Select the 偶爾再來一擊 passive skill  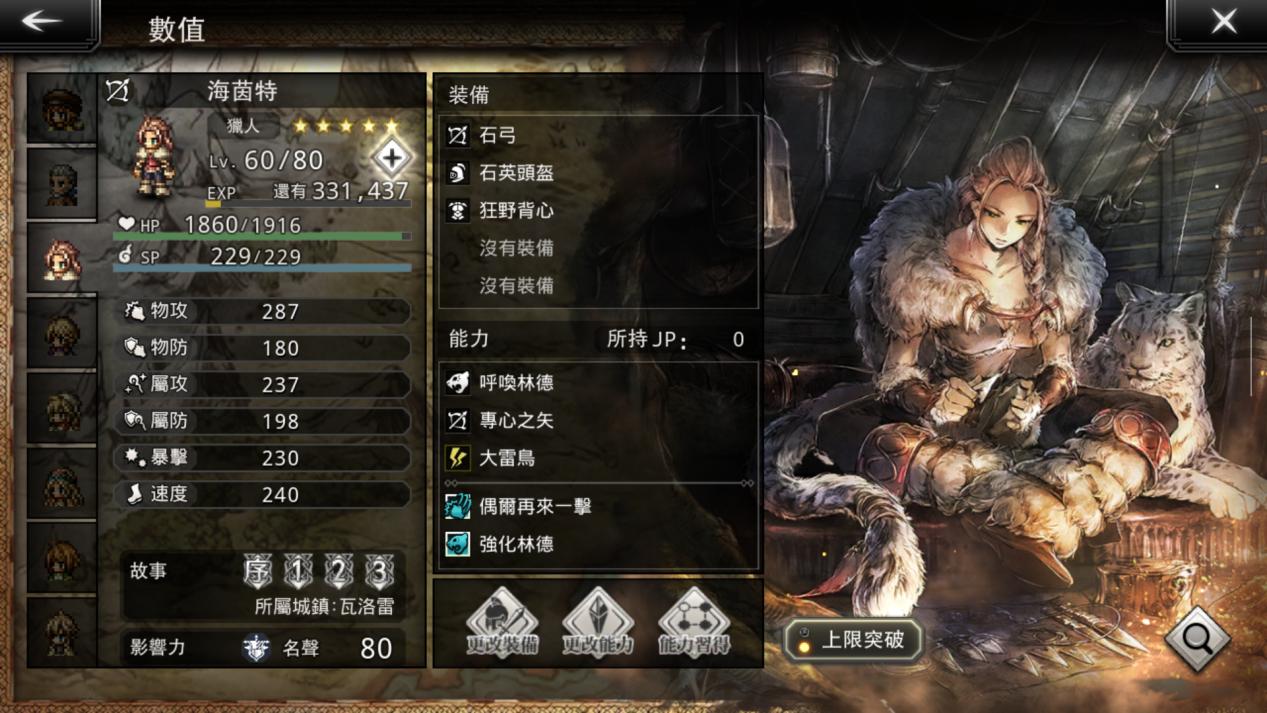tap(598, 506)
